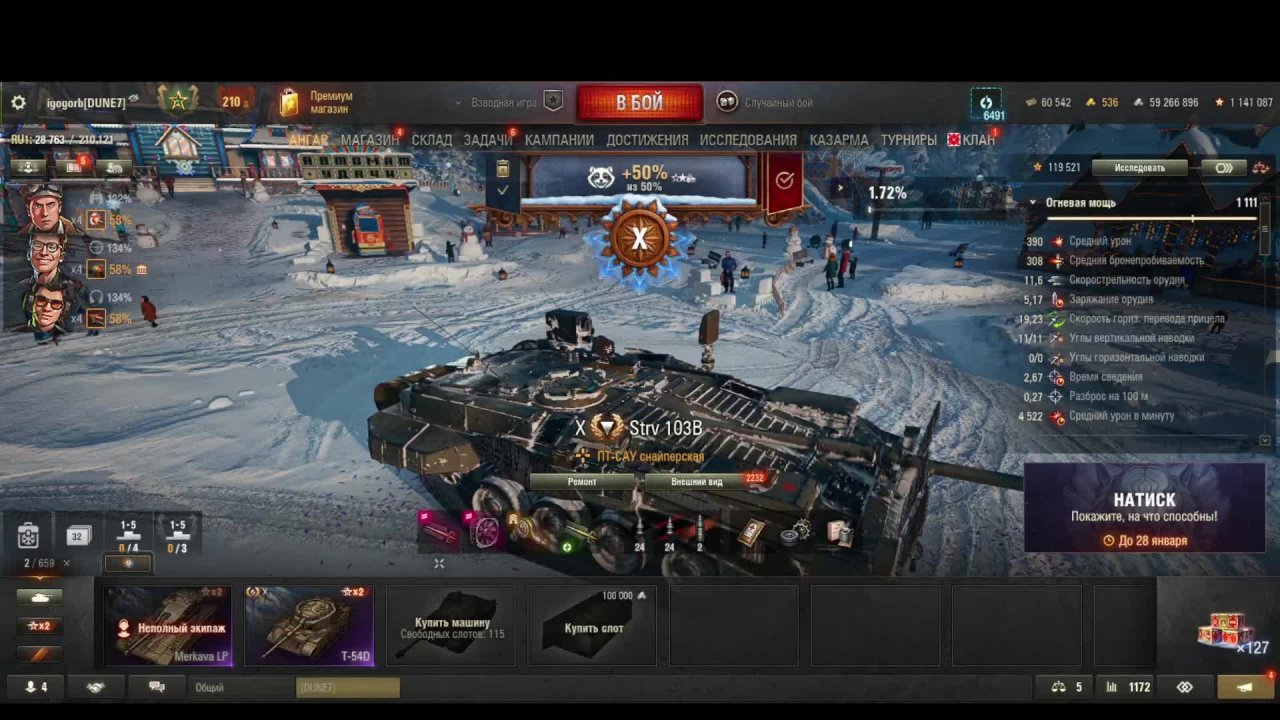Switch to the СКЛАД tab
Image resolution: width=1280 pixels, height=720 pixels.
click(x=432, y=140)
